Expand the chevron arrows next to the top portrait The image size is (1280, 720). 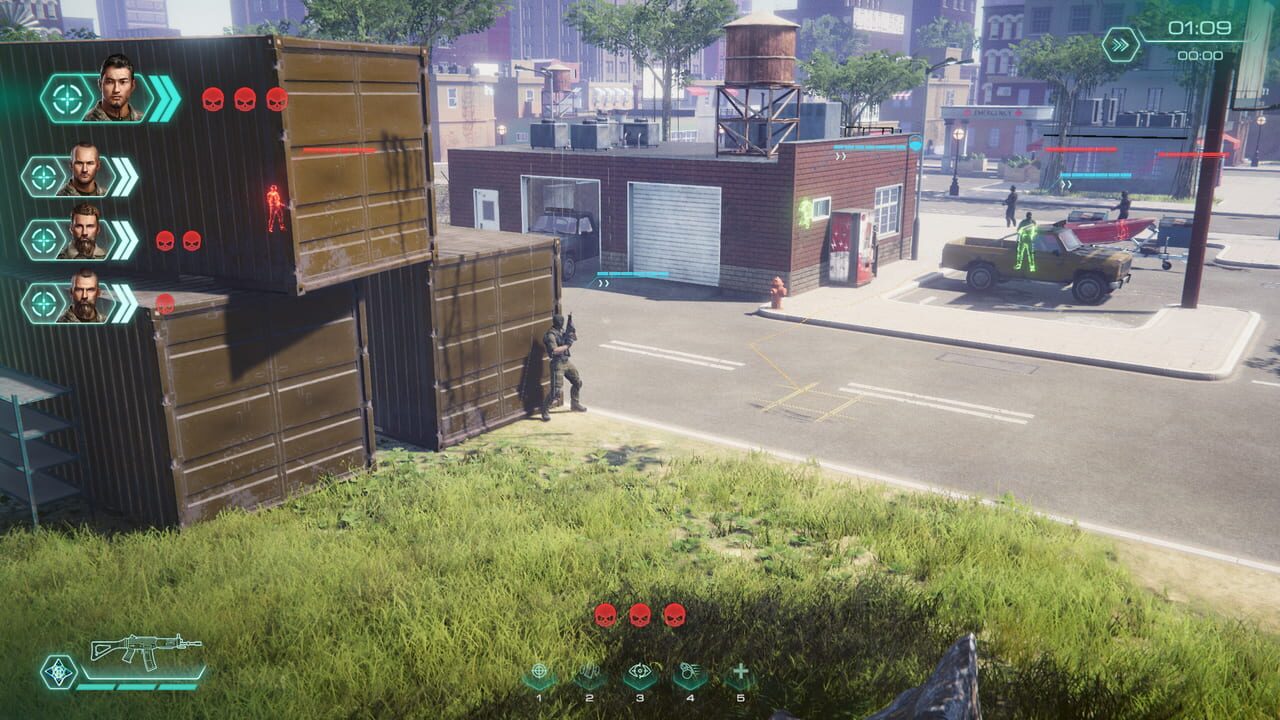pos(163,96)
